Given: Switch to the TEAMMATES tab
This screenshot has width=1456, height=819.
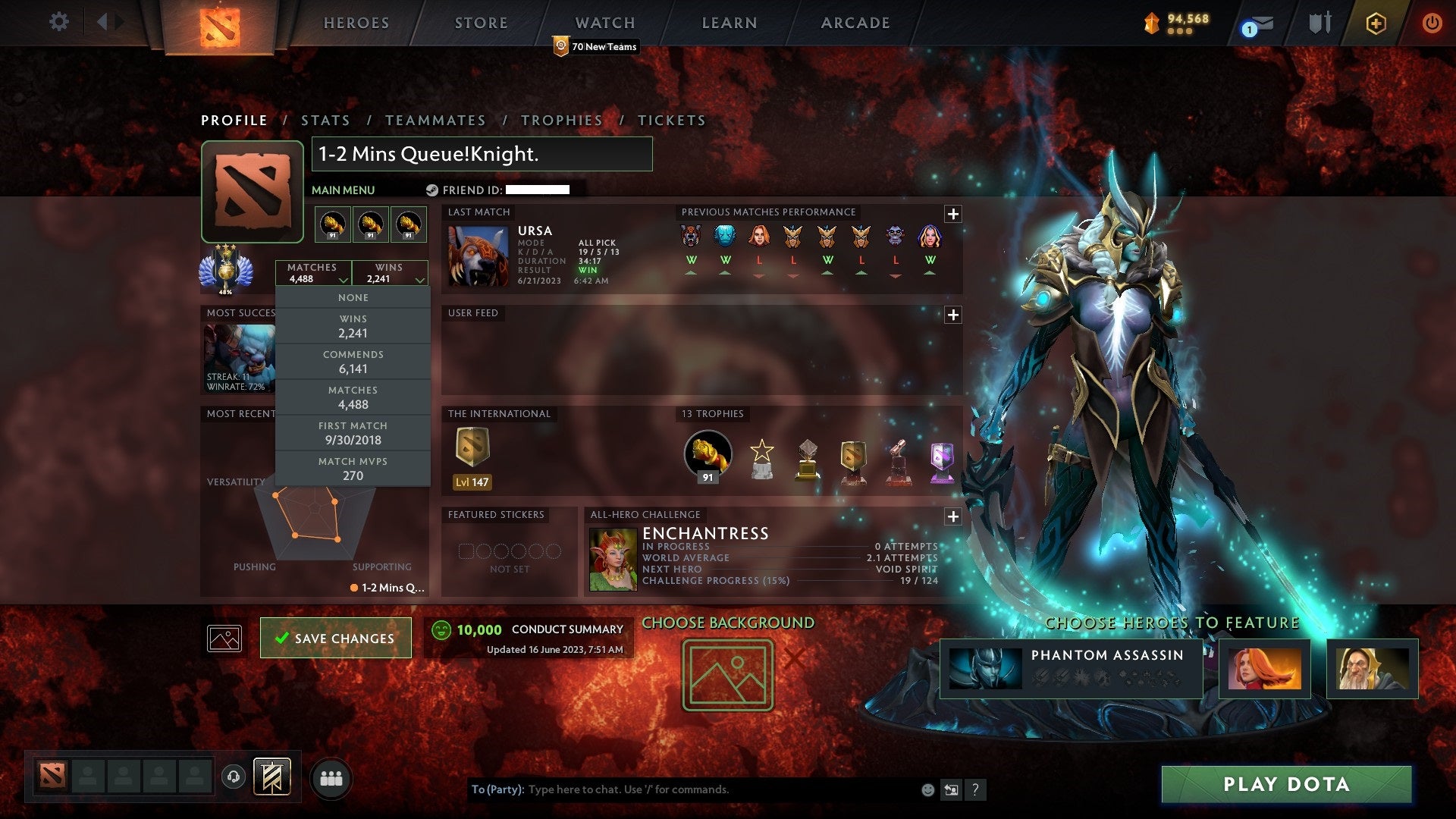Looking at the screenshot, I should 436,120.
